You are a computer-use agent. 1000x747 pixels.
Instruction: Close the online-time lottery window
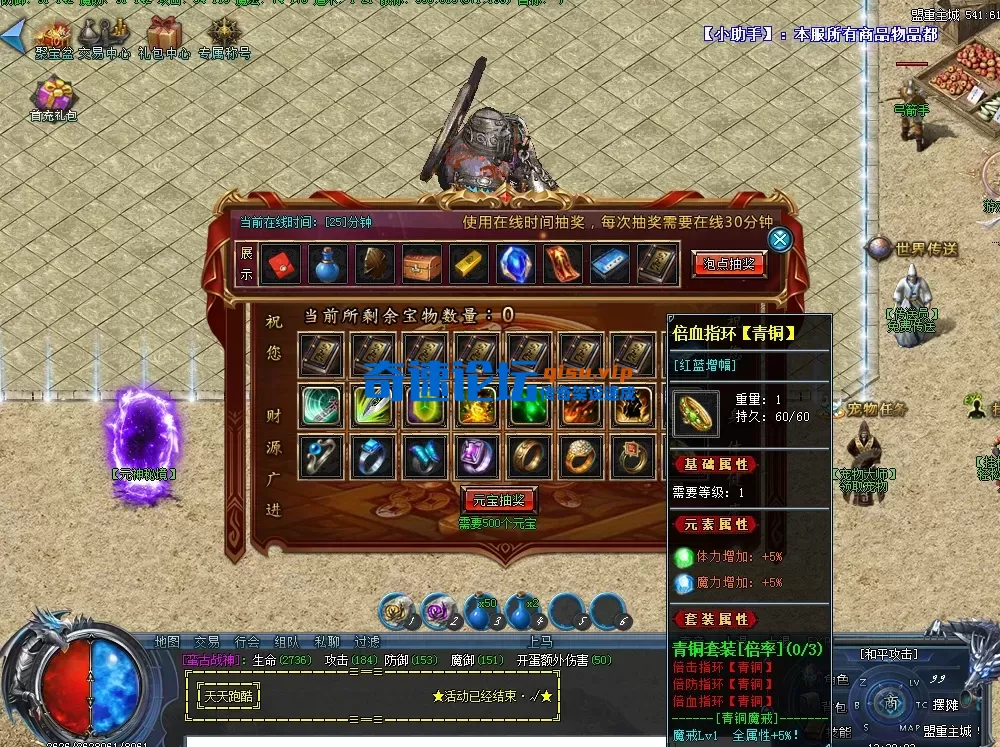pyautogui.click(x=780, y=240)
